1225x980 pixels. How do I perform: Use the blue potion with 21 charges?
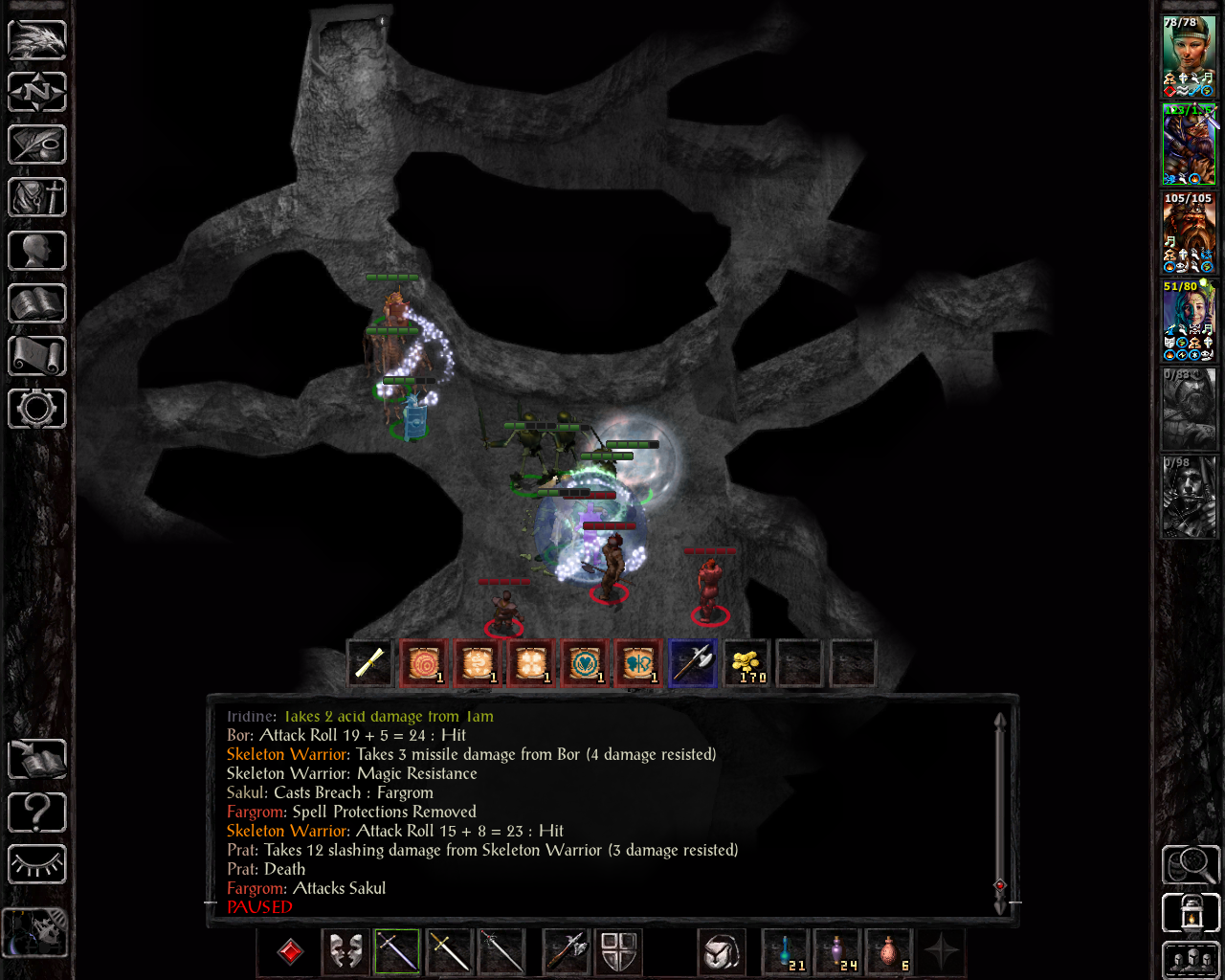pos(786,951)
